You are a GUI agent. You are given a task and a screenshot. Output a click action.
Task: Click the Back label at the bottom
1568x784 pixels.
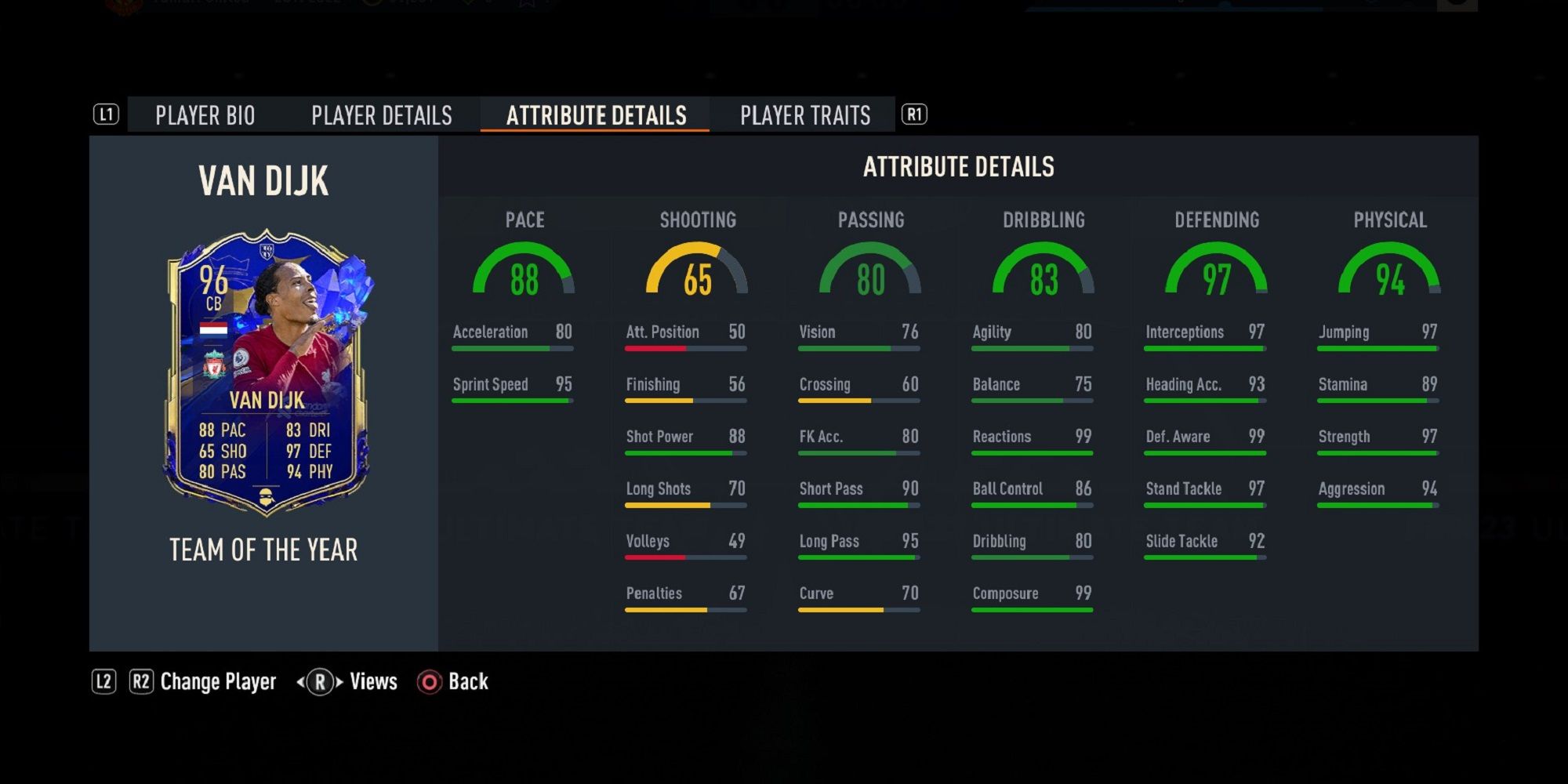click(x=468, y=681)
